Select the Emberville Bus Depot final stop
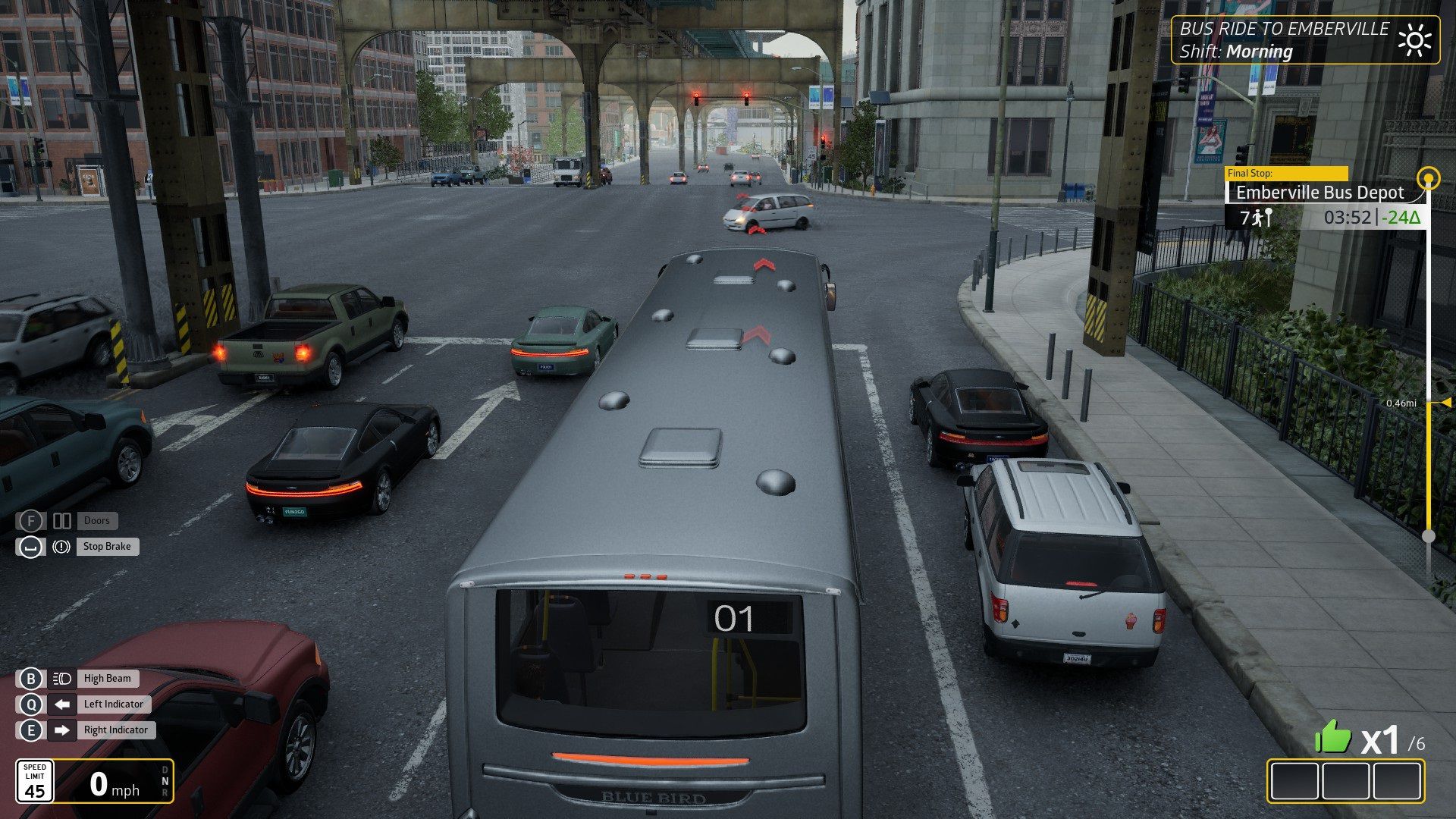This screenshot has height=819, width=1456. click(1319, 193)
